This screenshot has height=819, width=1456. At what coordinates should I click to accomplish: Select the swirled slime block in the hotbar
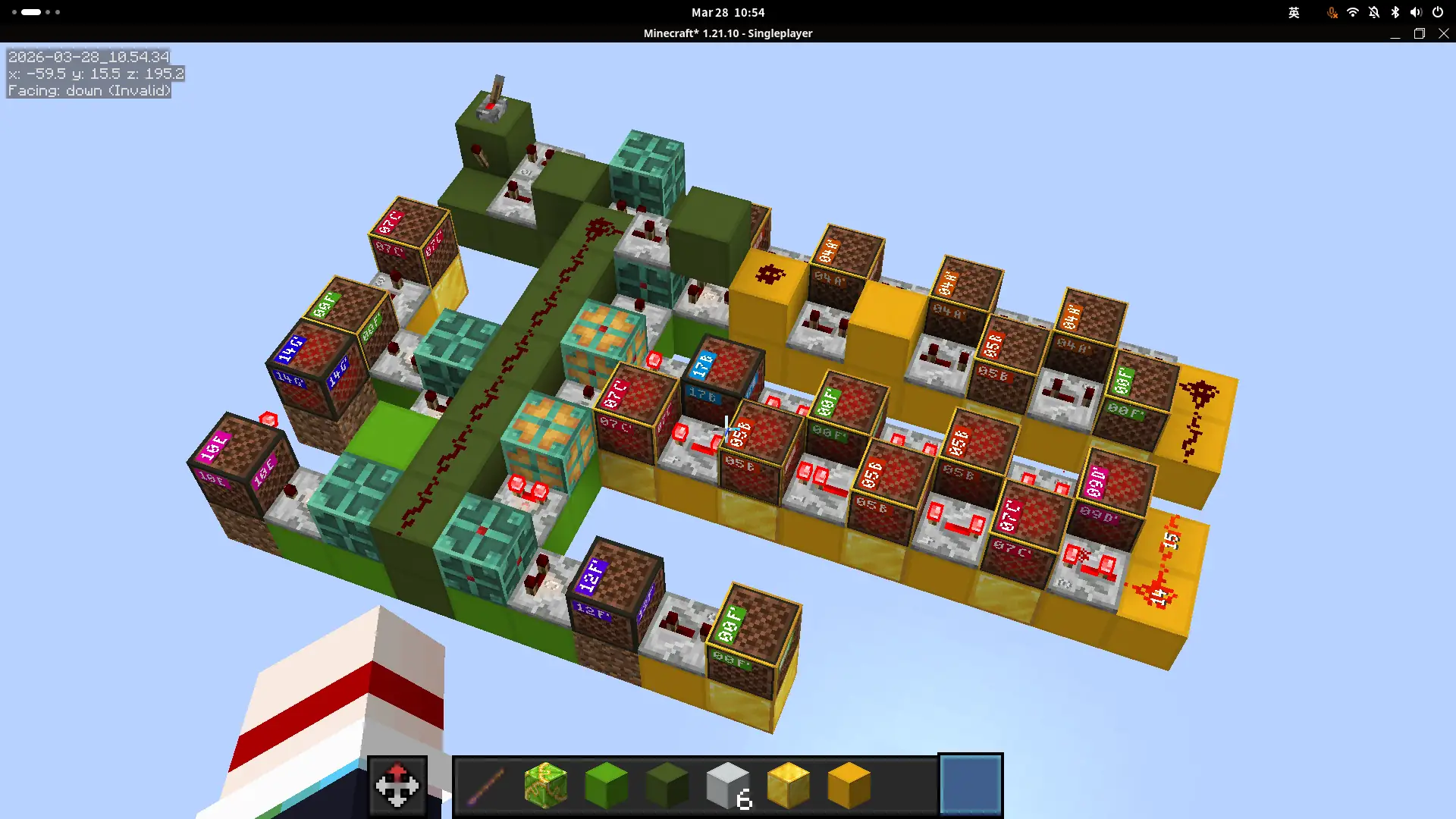pos(546,785)
